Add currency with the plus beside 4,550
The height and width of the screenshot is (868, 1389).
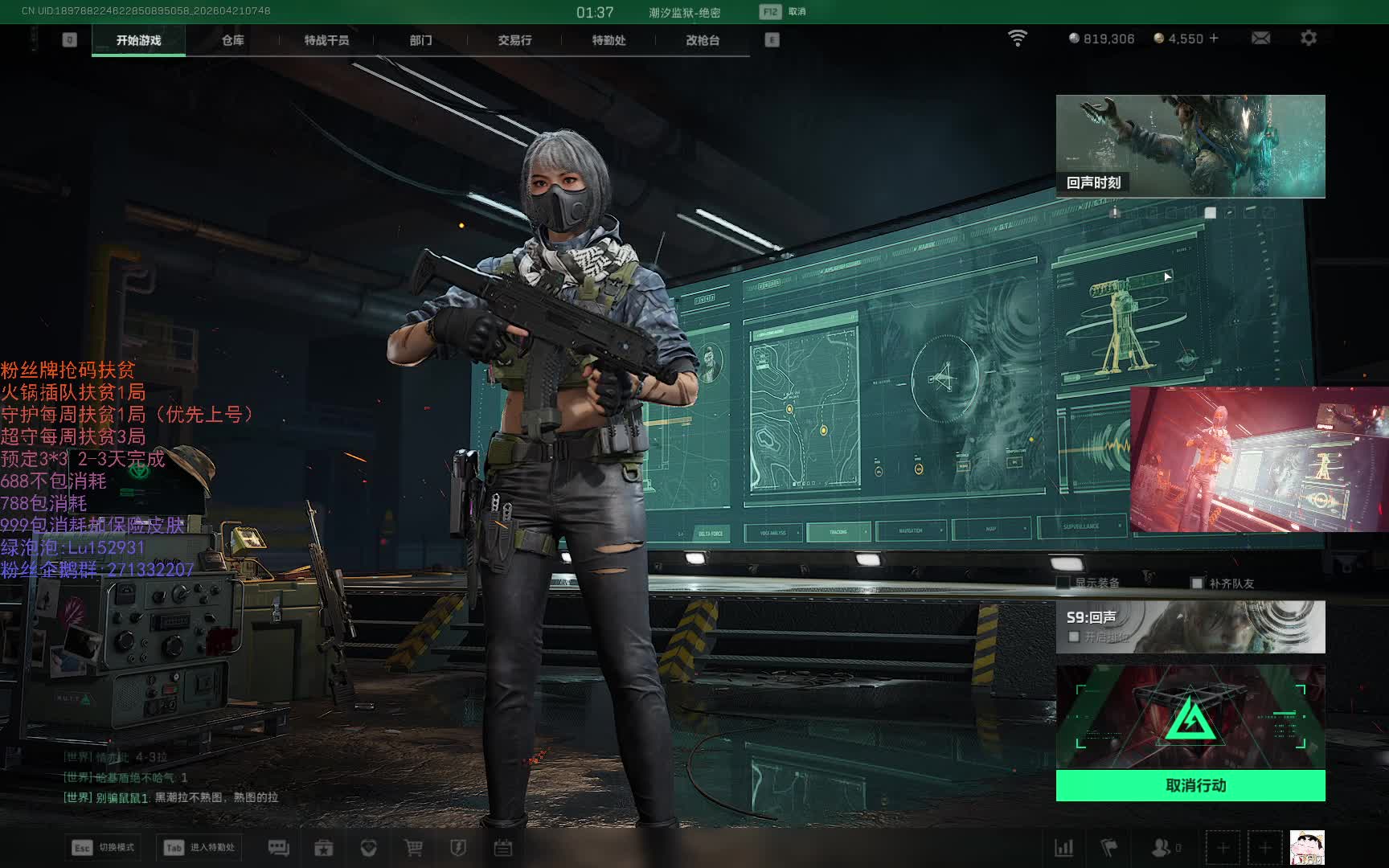coord(1214,38)
